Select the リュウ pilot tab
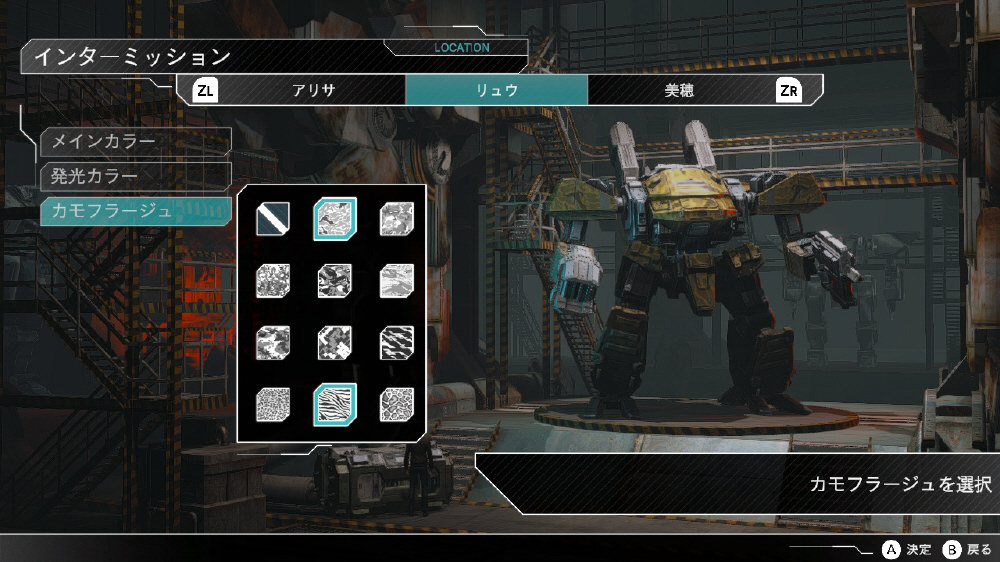Image resolution: width=1000 pixels, height=562 pixels. pos(496,90)
